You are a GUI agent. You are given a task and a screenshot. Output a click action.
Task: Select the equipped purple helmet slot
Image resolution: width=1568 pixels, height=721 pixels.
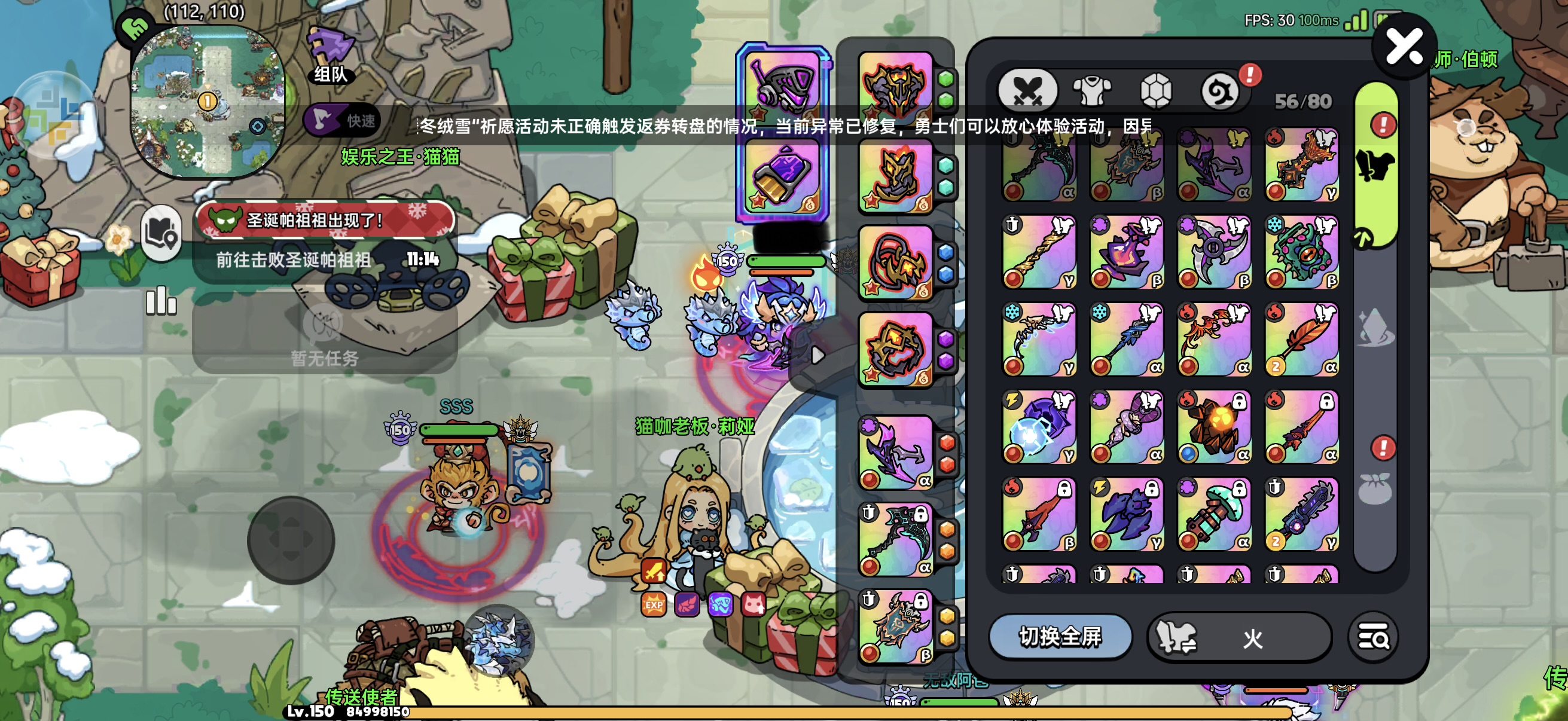pyautogui.click(x=782, y=87)
